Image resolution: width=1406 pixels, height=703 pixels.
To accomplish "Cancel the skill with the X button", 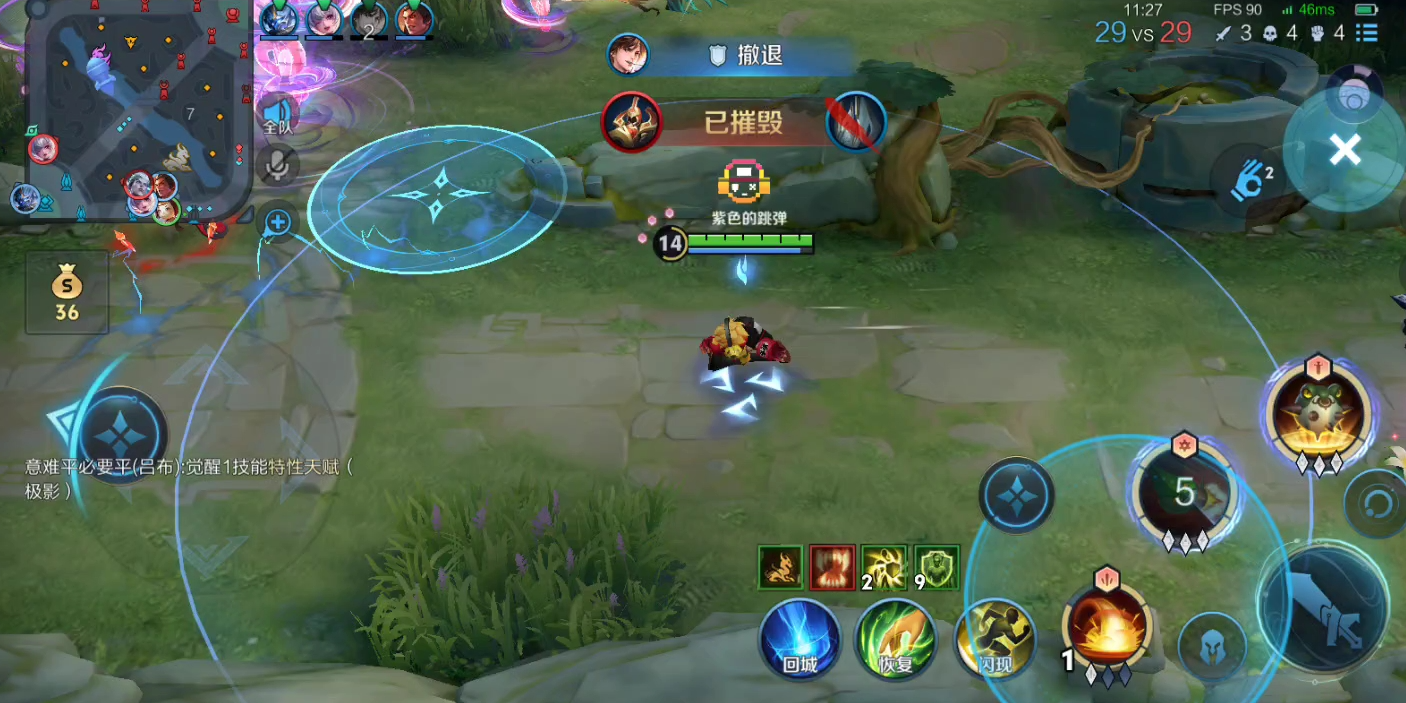I will click(1345, 150).
